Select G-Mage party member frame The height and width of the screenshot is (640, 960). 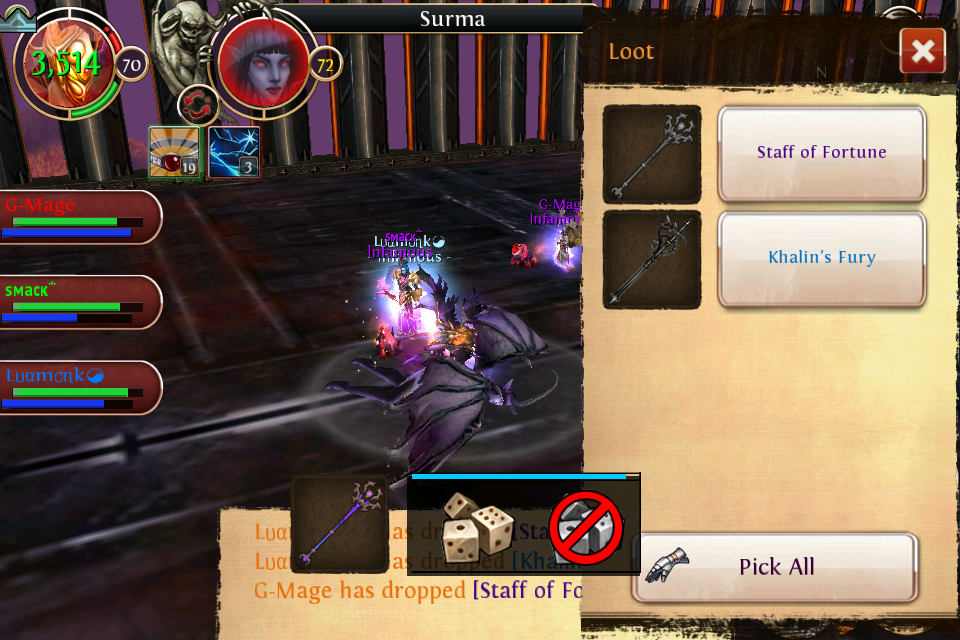(78, 217)
